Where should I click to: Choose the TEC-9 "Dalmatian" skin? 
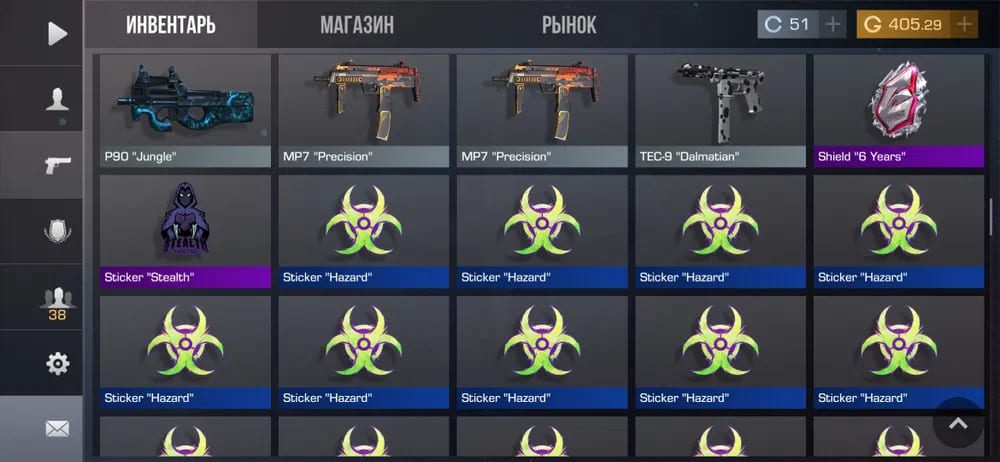(x=720, y=110)
